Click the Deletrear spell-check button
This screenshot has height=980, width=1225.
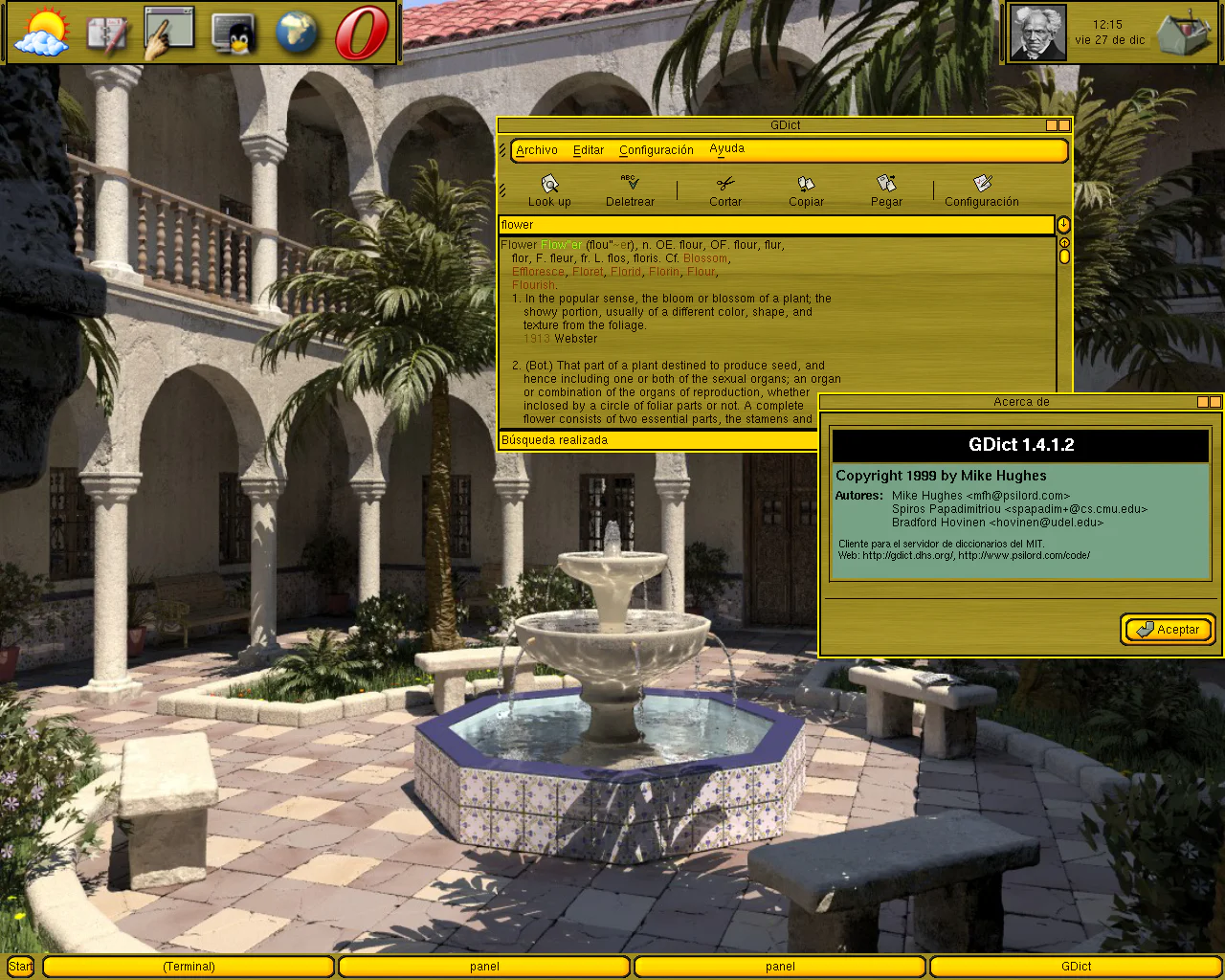[x=630, y=189]
